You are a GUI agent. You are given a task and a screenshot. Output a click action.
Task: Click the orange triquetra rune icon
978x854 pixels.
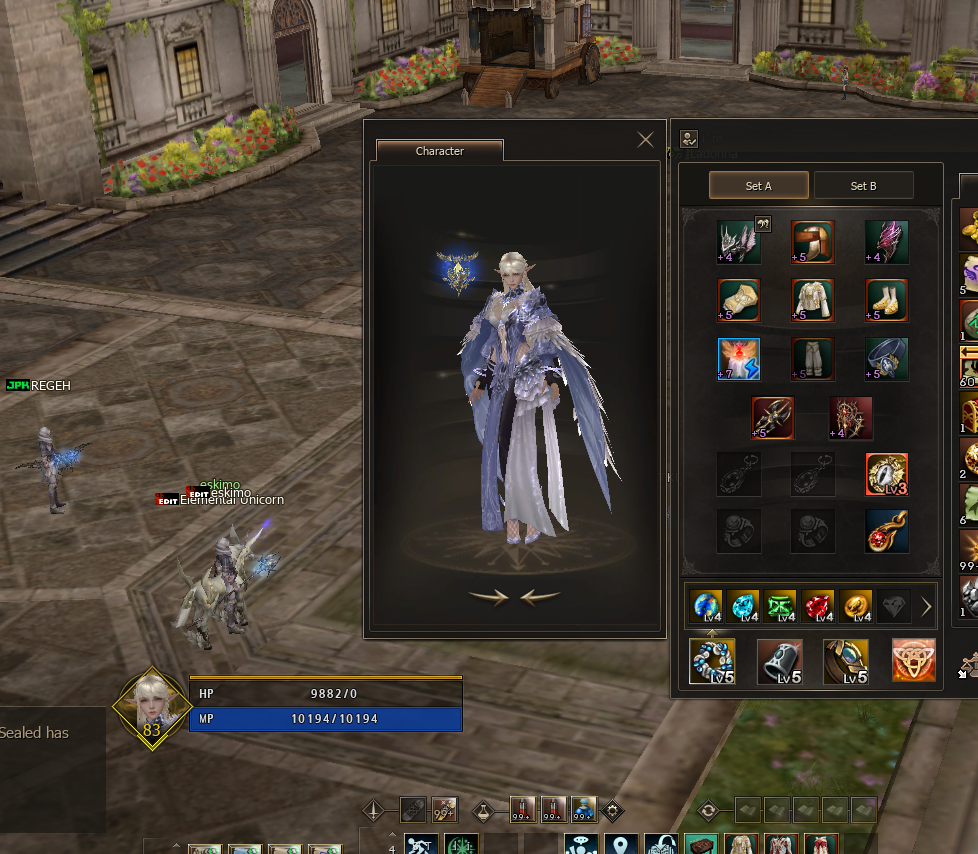click(914, 661)
